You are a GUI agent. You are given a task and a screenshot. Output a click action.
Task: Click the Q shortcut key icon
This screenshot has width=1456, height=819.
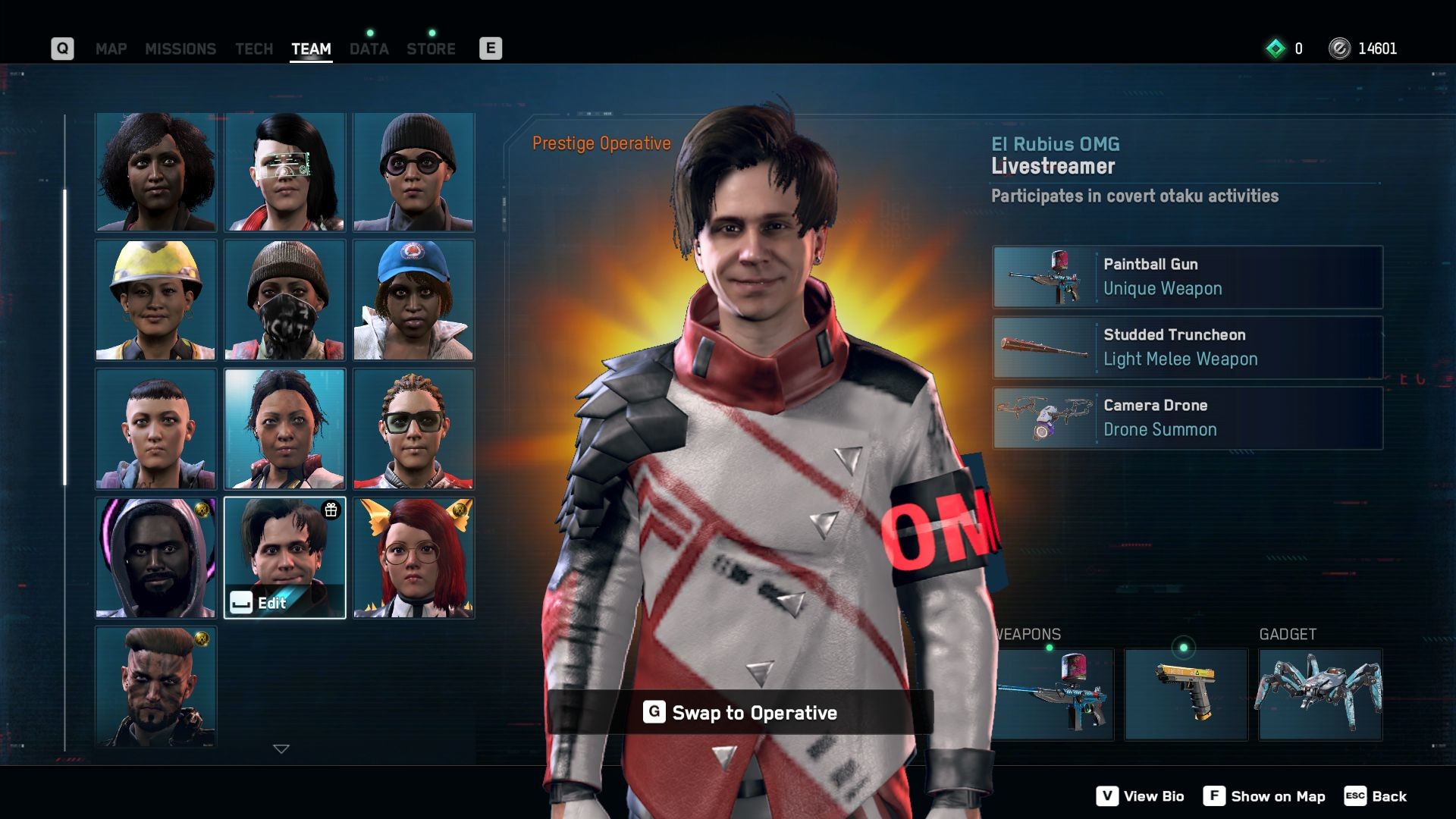tap(62, 48)
